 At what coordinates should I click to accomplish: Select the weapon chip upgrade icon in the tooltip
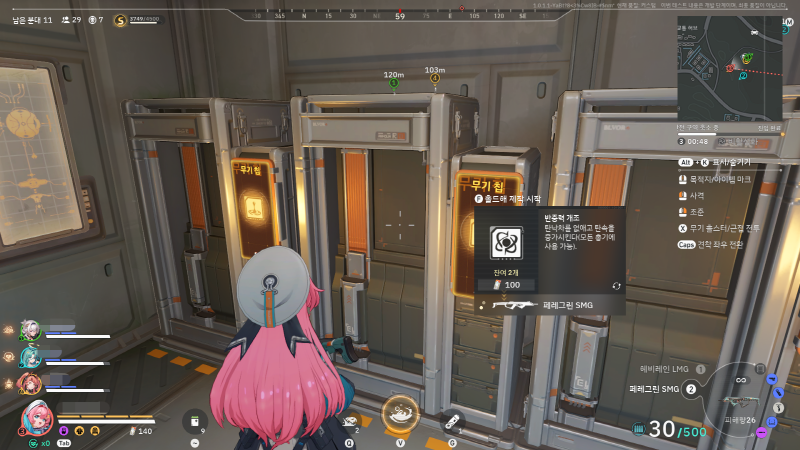(x=504, y=240)
